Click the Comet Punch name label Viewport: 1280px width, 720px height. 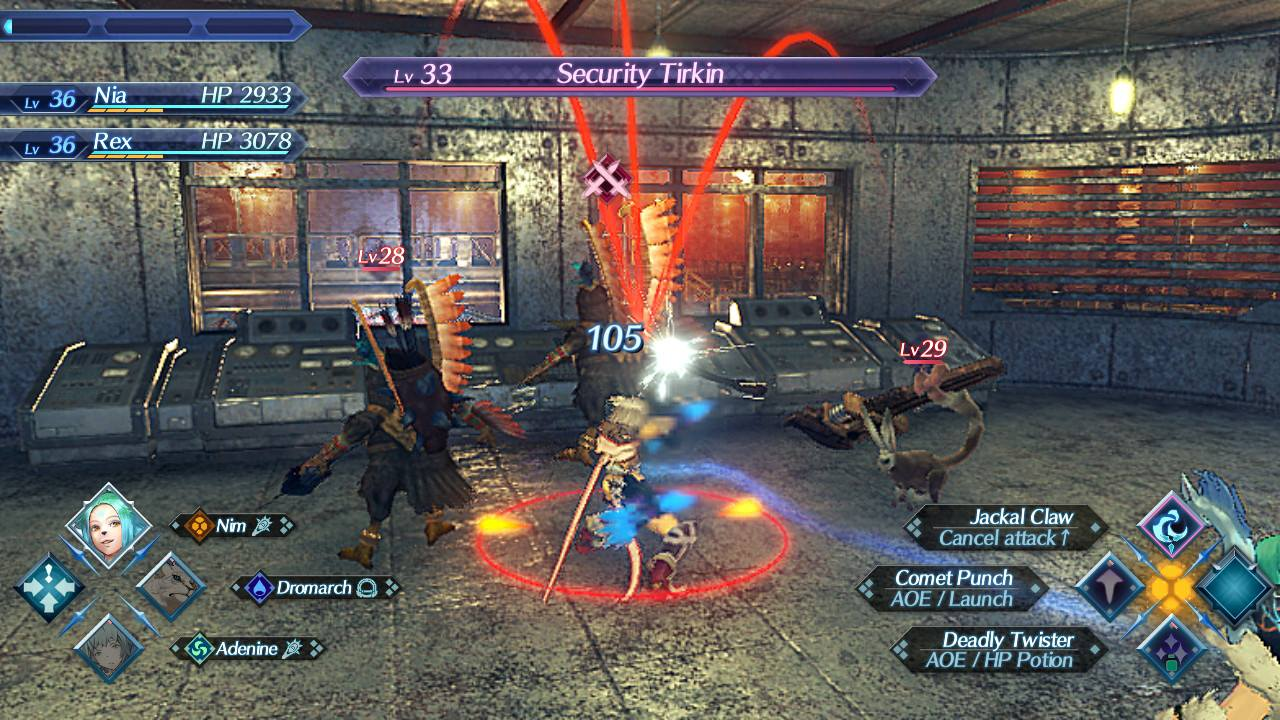coord(956,588)
